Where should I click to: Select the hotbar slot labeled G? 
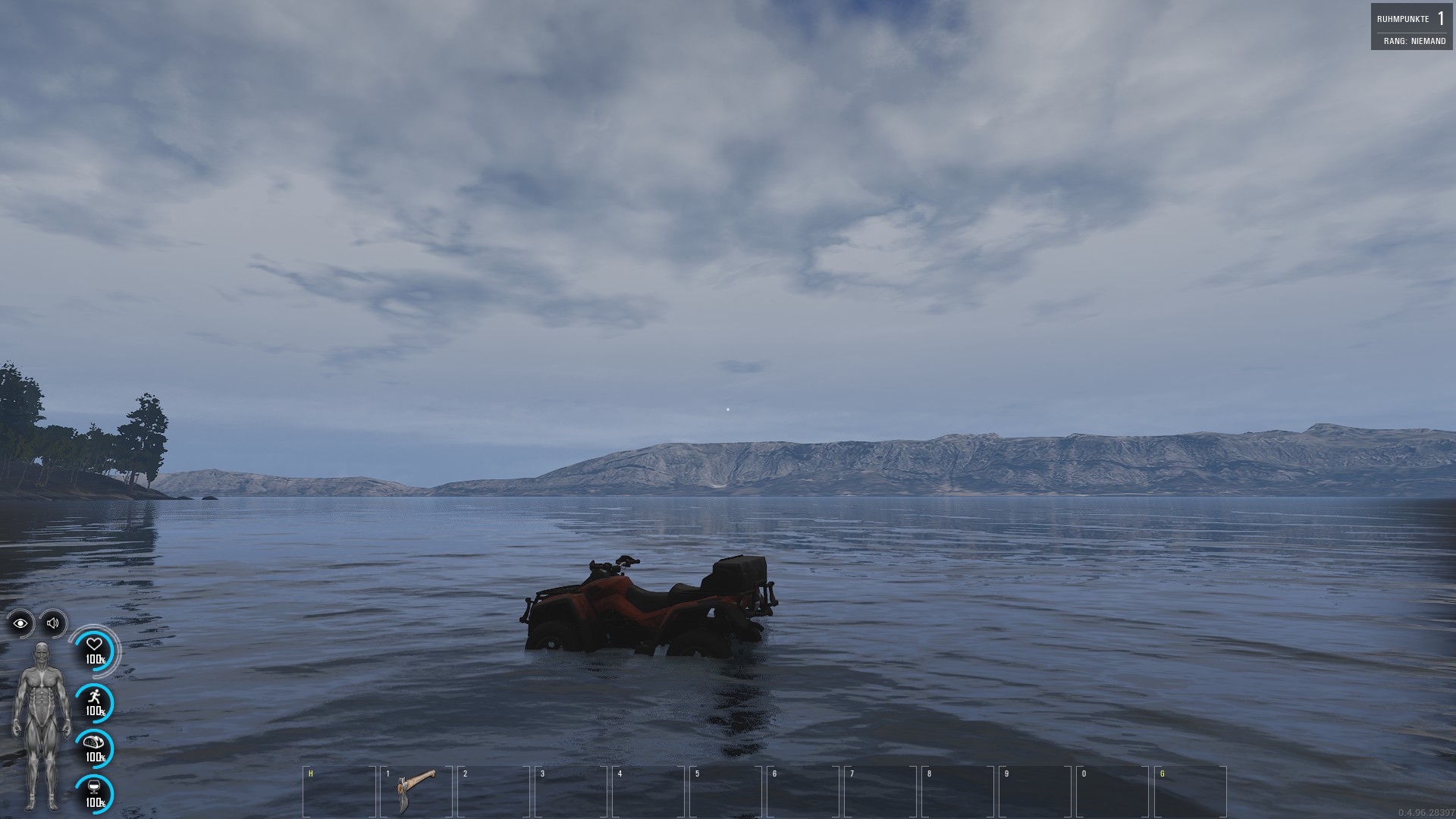pos(1189,791)
